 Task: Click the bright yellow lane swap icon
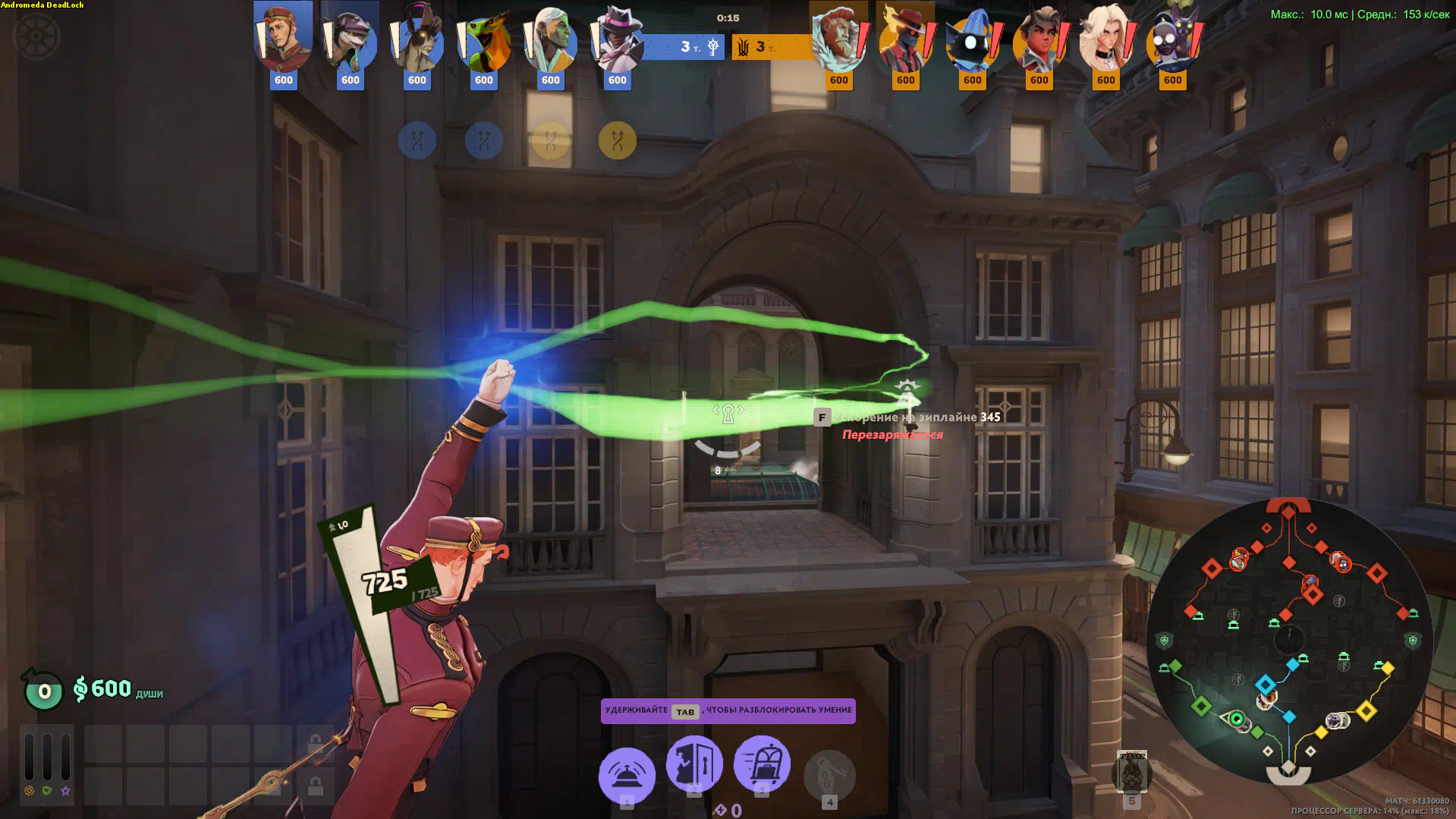618,140
